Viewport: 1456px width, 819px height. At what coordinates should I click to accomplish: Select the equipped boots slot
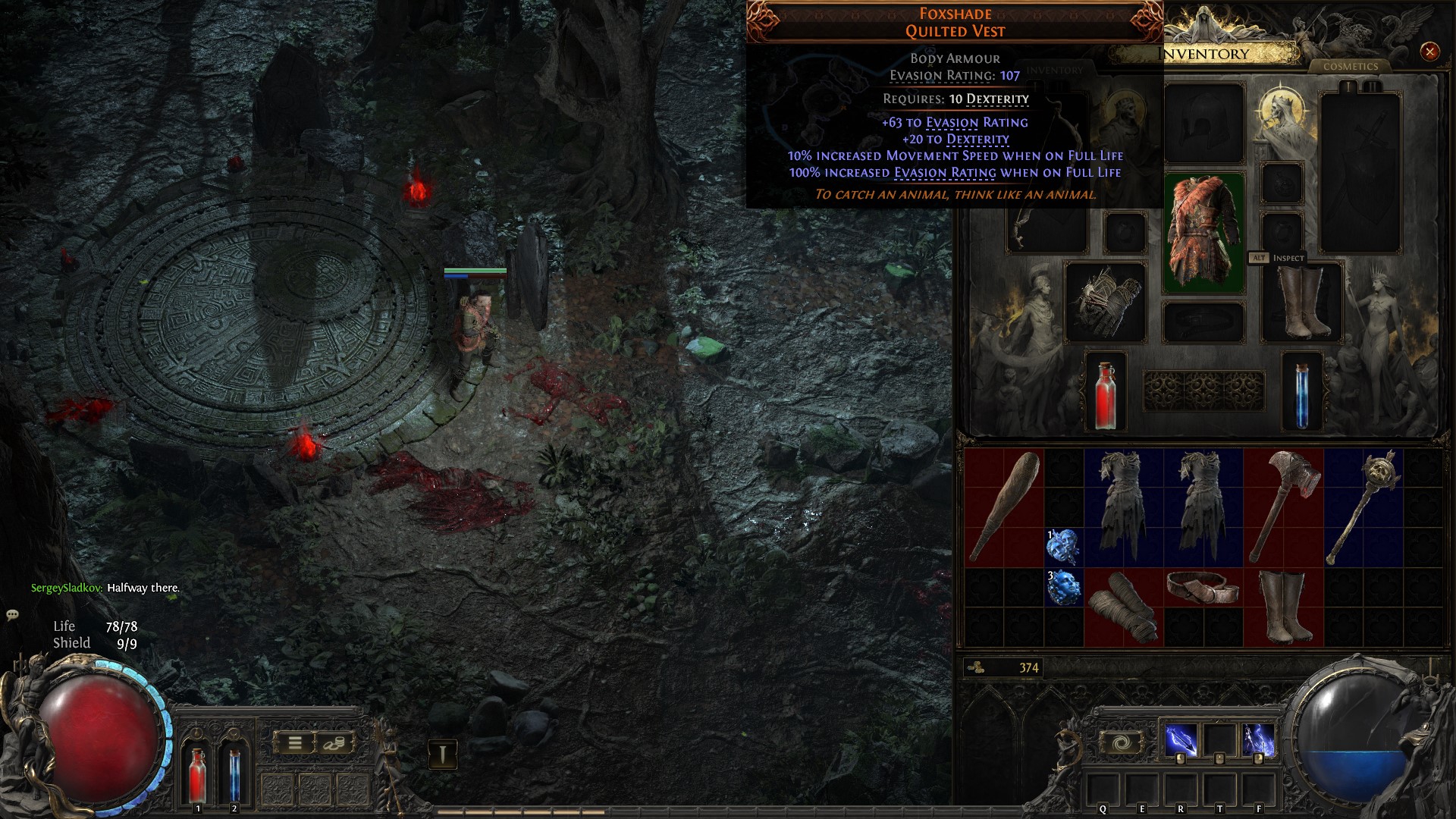[1301, 302]
